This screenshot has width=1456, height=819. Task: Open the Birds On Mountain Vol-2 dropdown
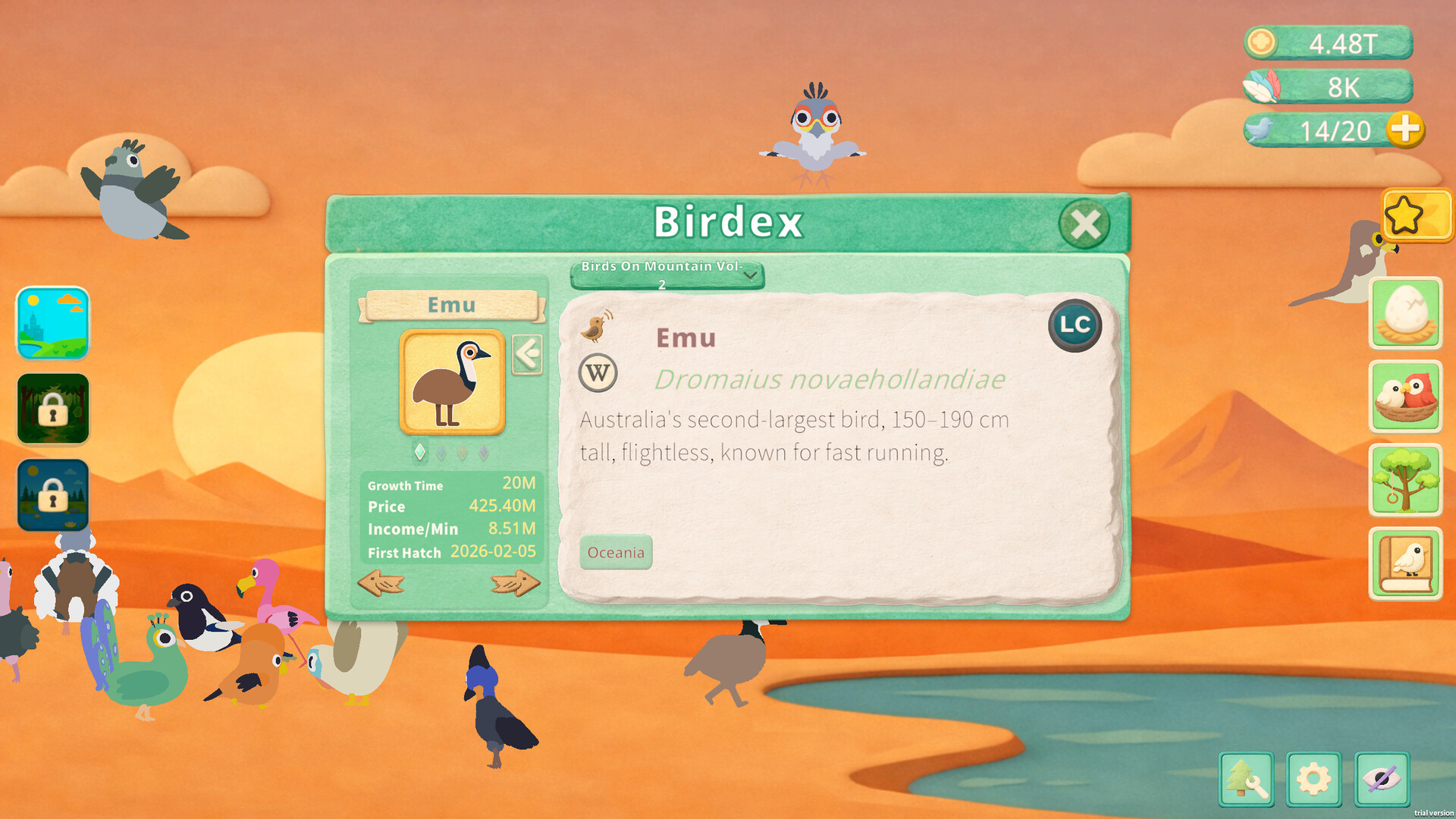667,275
